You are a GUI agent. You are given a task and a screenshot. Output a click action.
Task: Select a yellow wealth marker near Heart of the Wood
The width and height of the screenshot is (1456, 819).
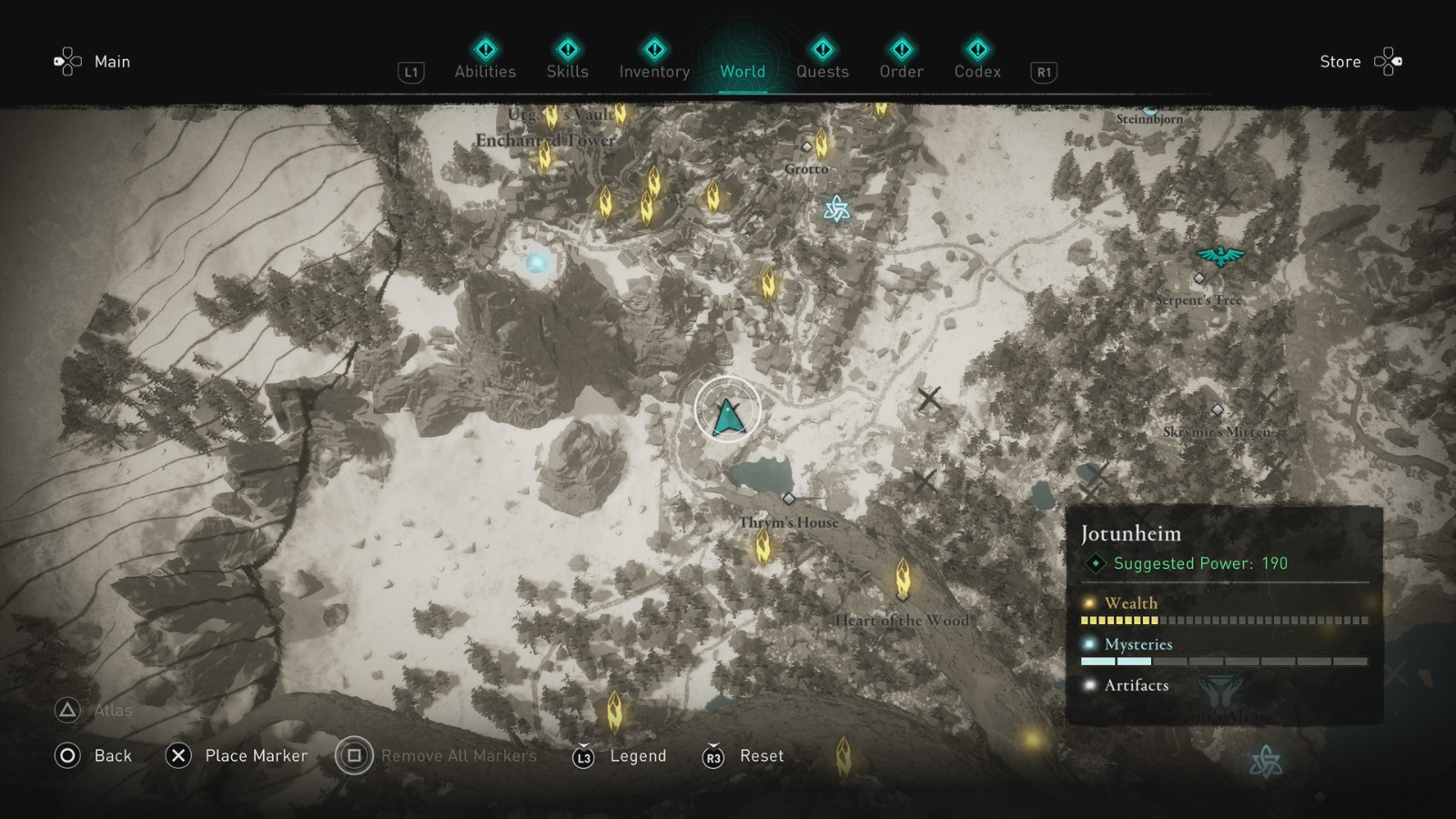point(901,579)
